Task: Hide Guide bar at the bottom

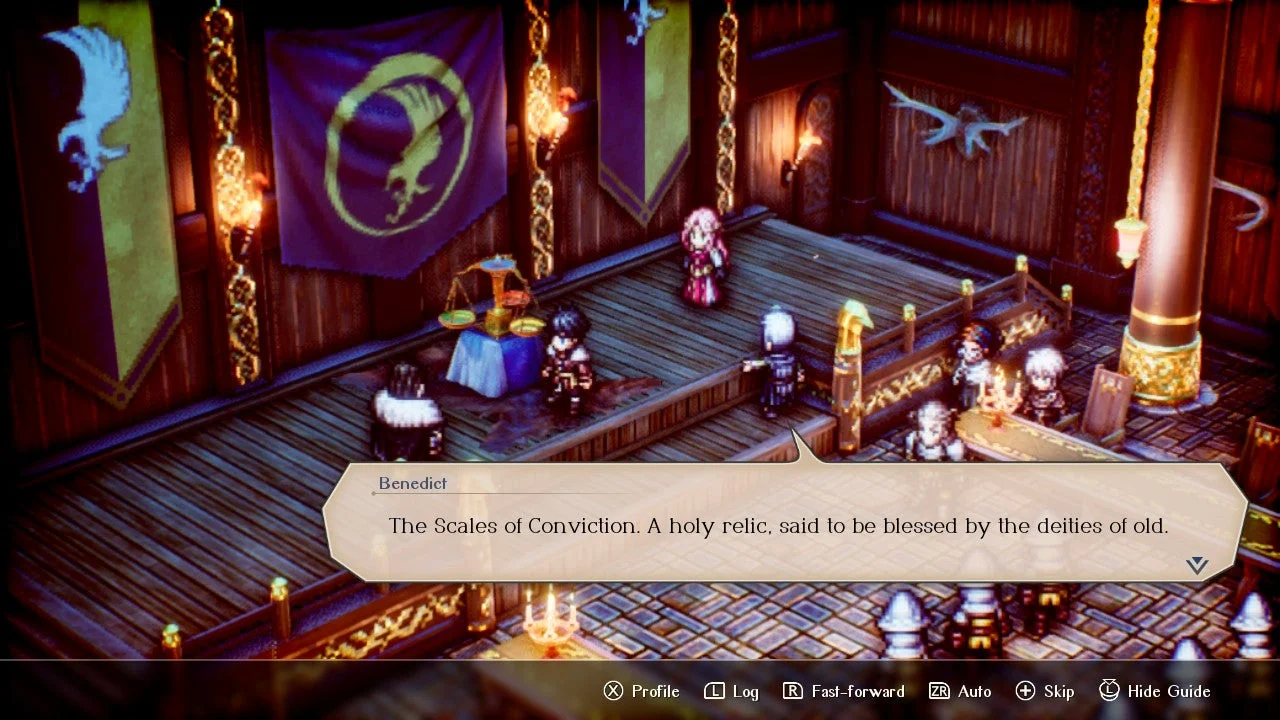Action: click(x=1155, y=691)
